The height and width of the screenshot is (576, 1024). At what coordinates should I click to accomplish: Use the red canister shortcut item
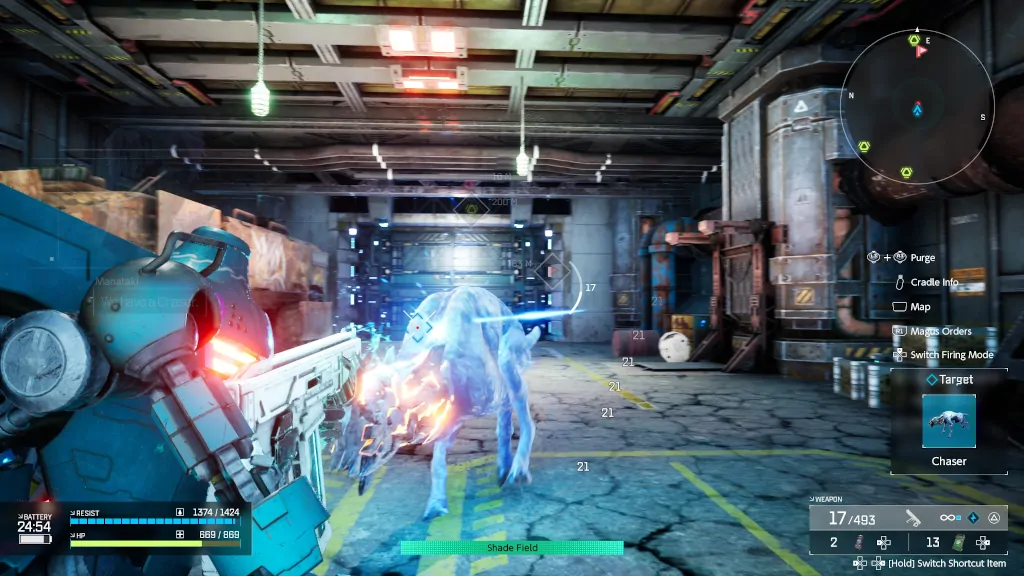click(x=857, y=542)
